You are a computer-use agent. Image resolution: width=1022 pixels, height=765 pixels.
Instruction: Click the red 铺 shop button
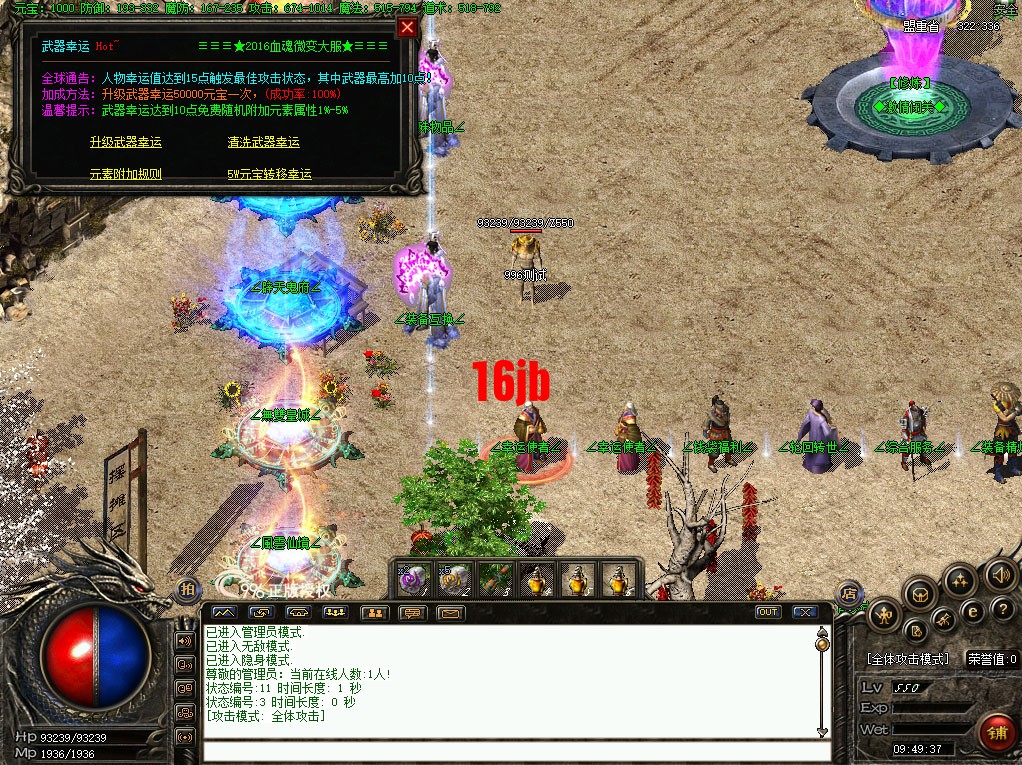point(996,733)
